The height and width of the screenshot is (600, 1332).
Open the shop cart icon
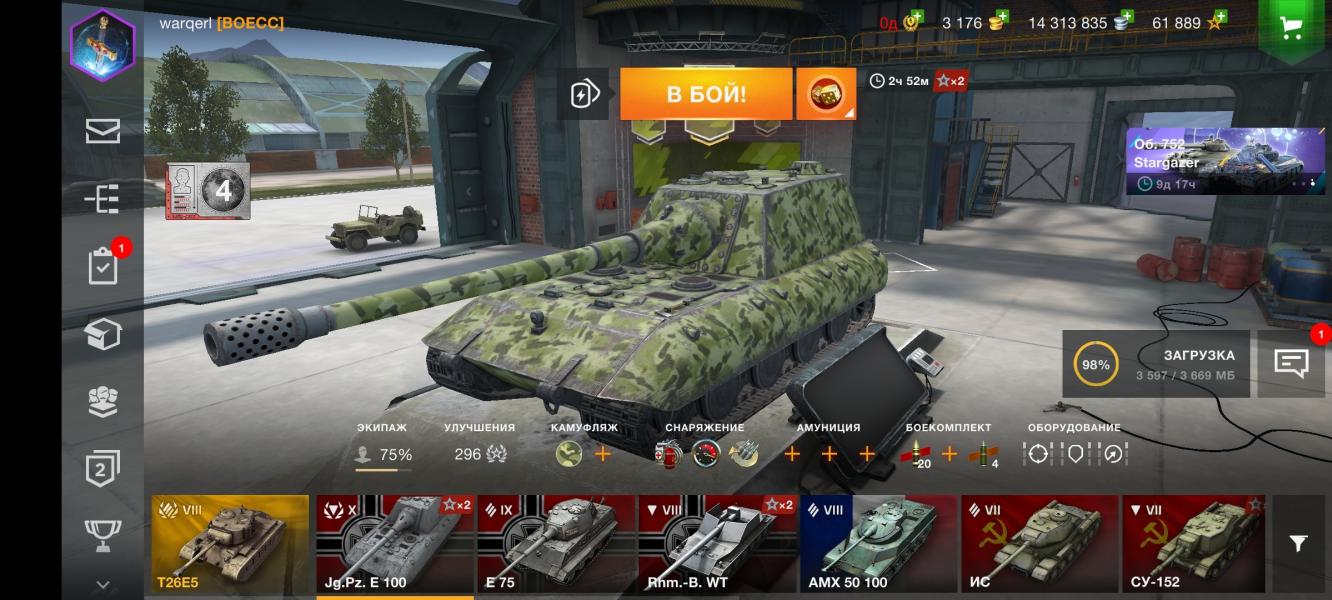[1291, 27]
